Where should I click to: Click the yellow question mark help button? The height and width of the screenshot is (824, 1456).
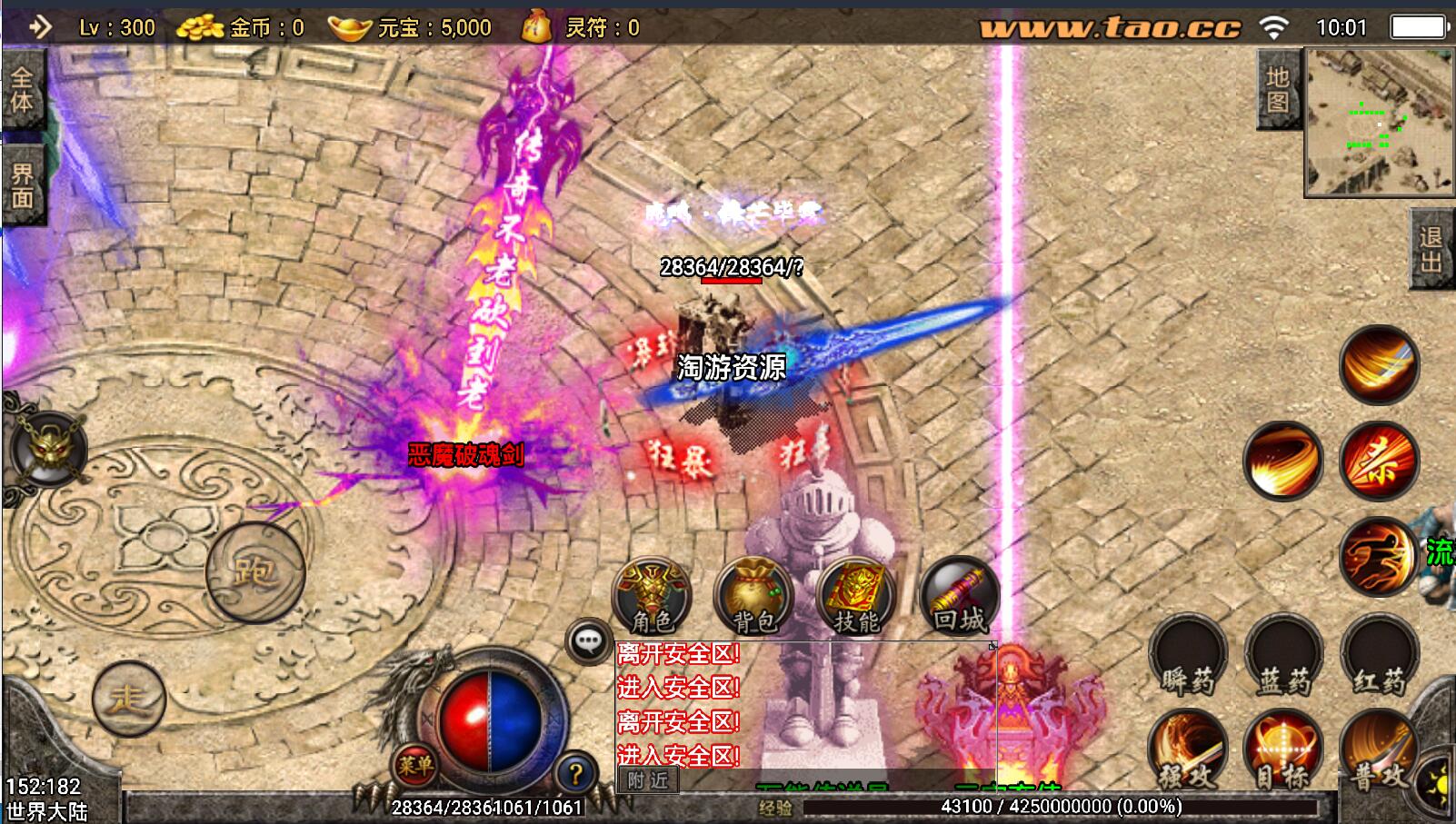click(x=574, y=774)
